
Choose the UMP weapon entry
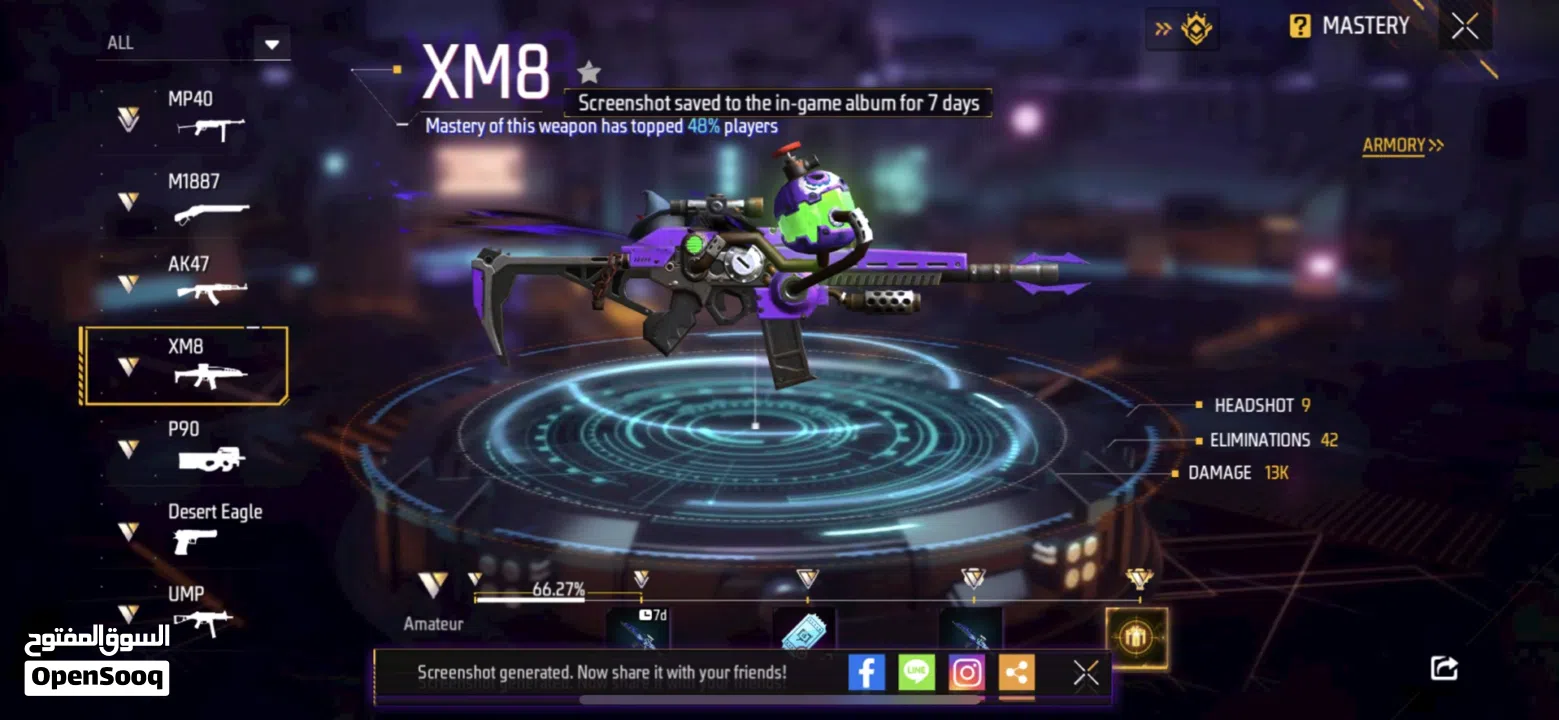[191, 609]
